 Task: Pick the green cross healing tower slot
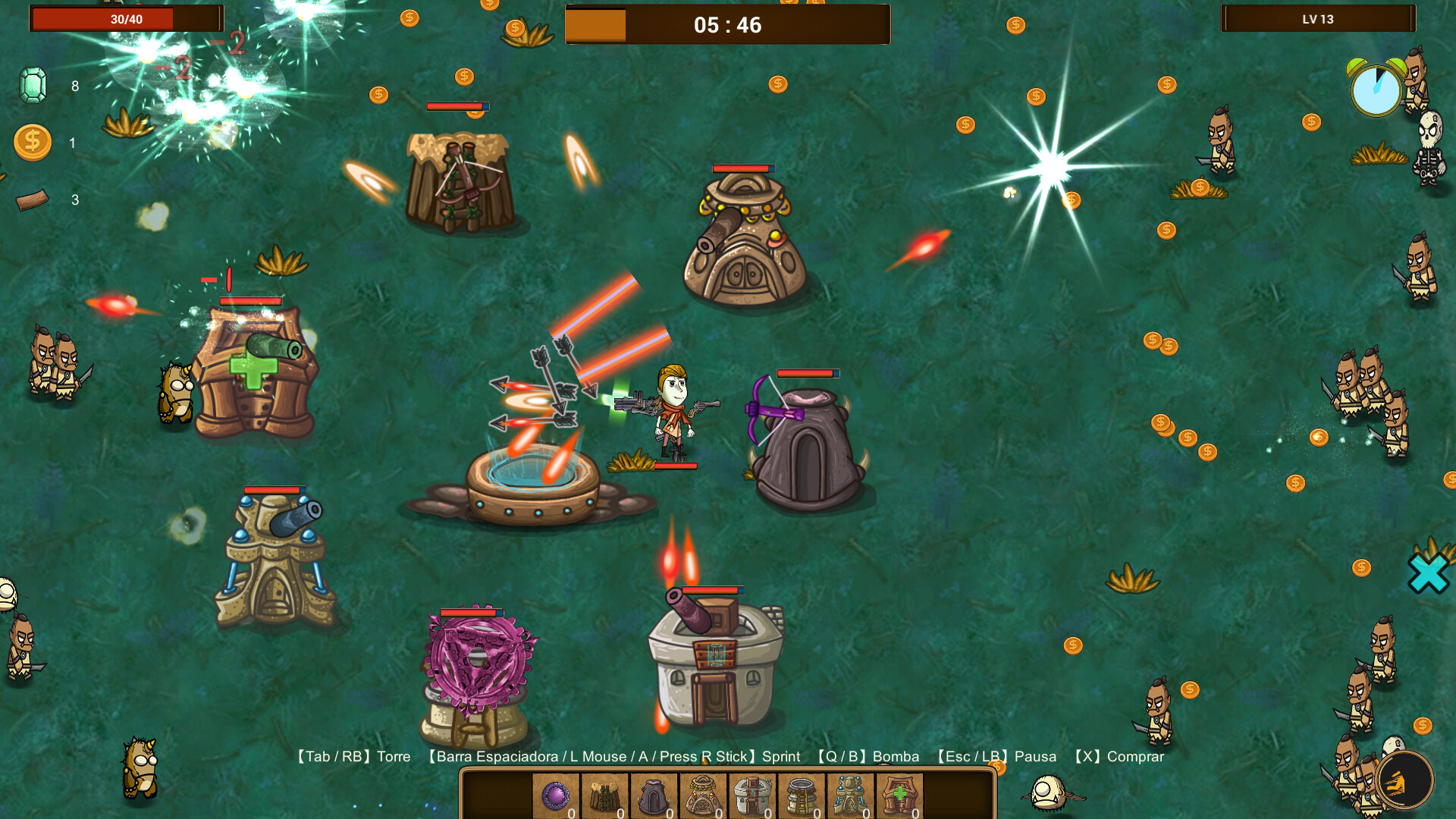click(x=900, y=796)
